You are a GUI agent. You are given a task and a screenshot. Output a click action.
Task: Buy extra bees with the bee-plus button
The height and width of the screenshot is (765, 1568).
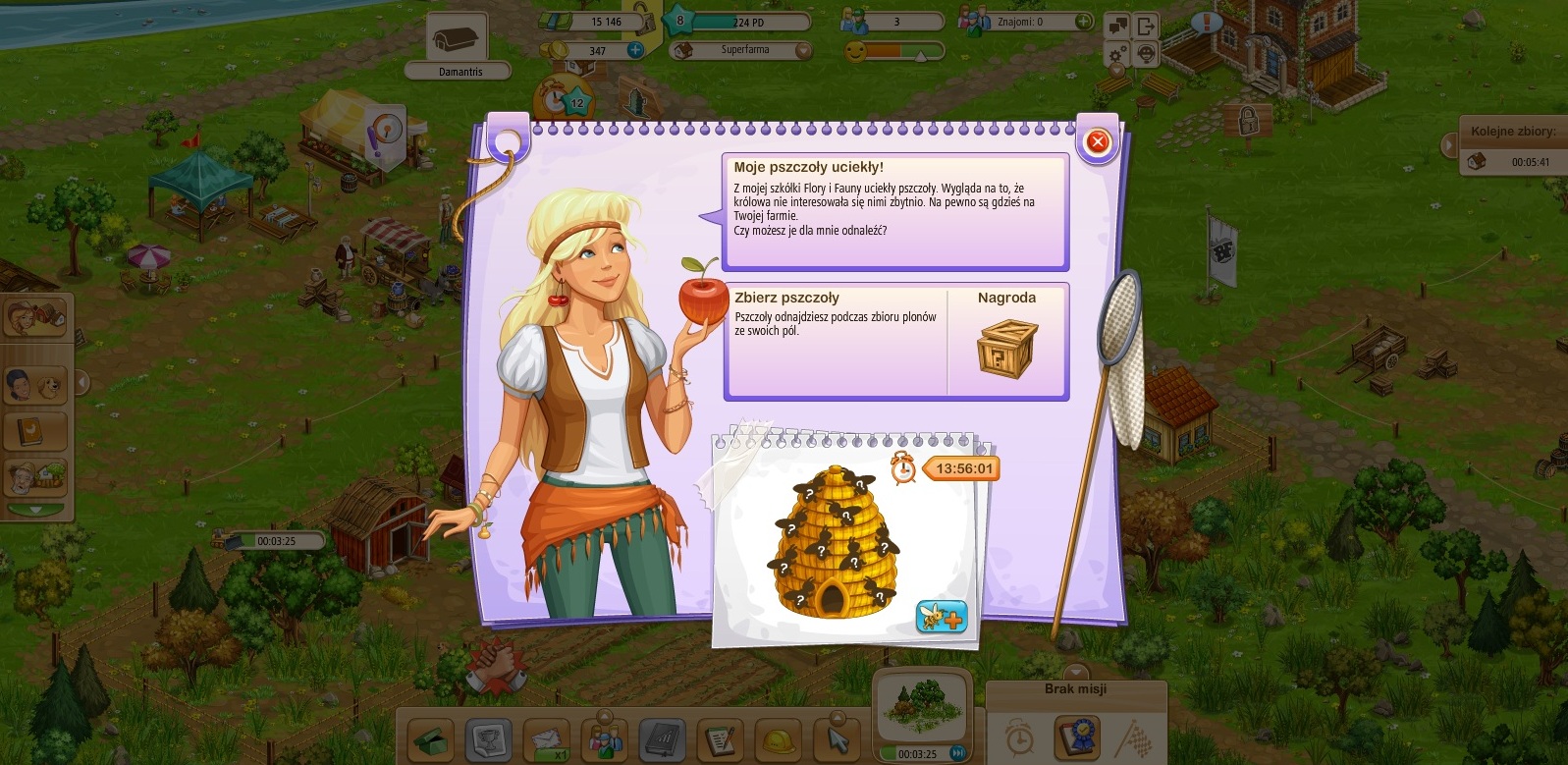pyautogui.click(x=941, y=616)
